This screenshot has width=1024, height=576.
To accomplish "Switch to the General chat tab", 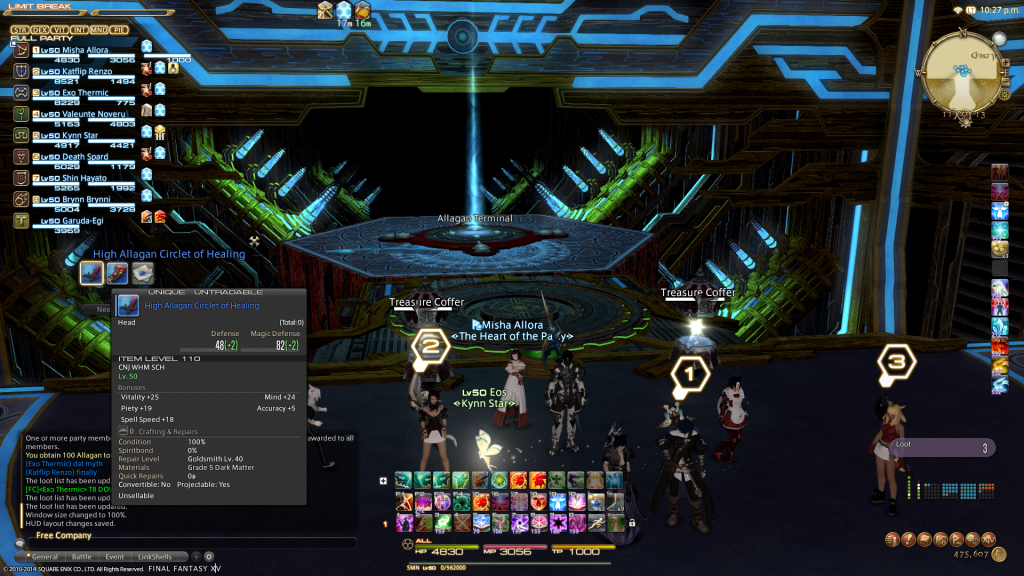I will point(45,557).
